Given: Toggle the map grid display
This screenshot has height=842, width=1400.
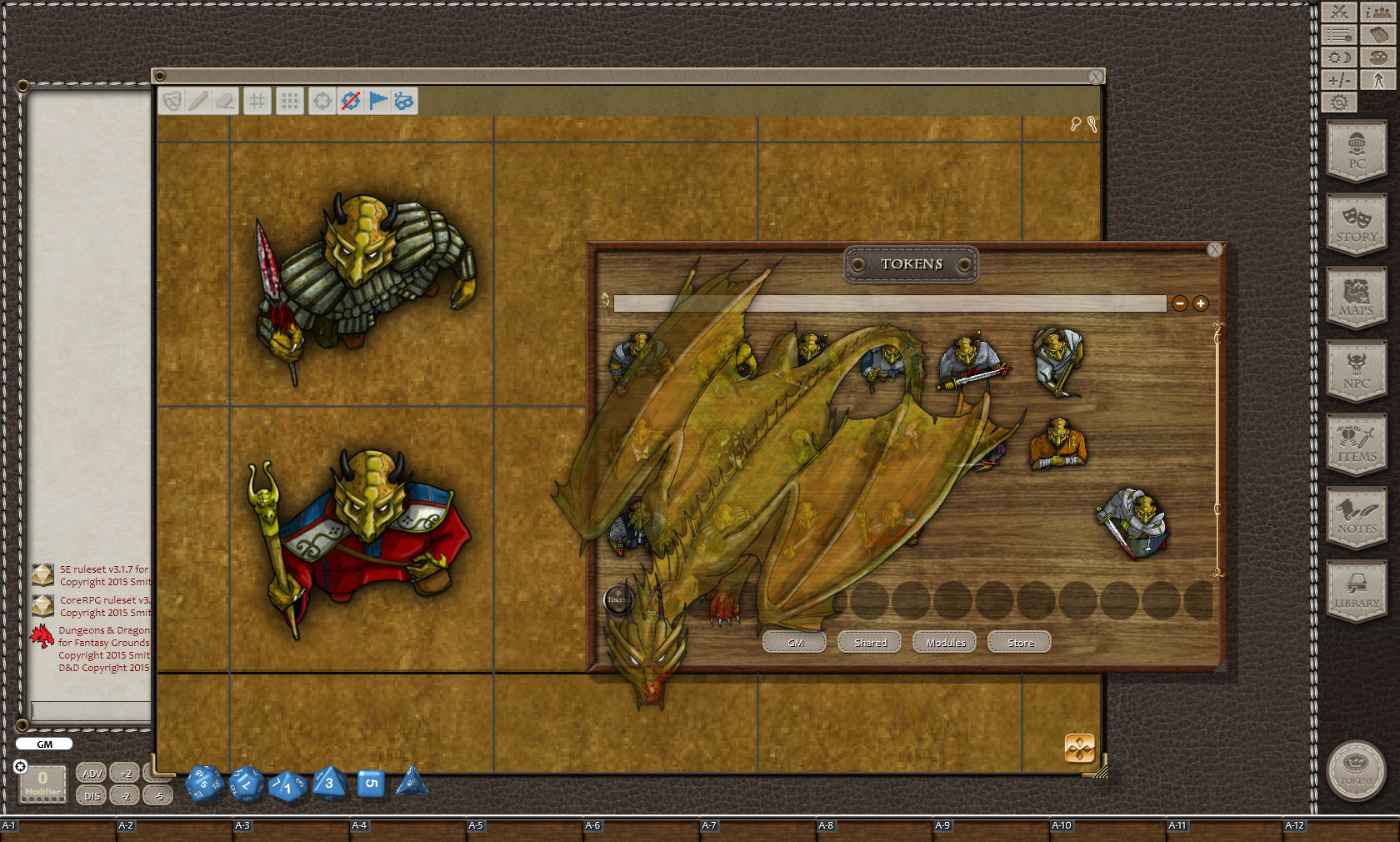Looking at the screenshot, I should click(x=258, y=101).
